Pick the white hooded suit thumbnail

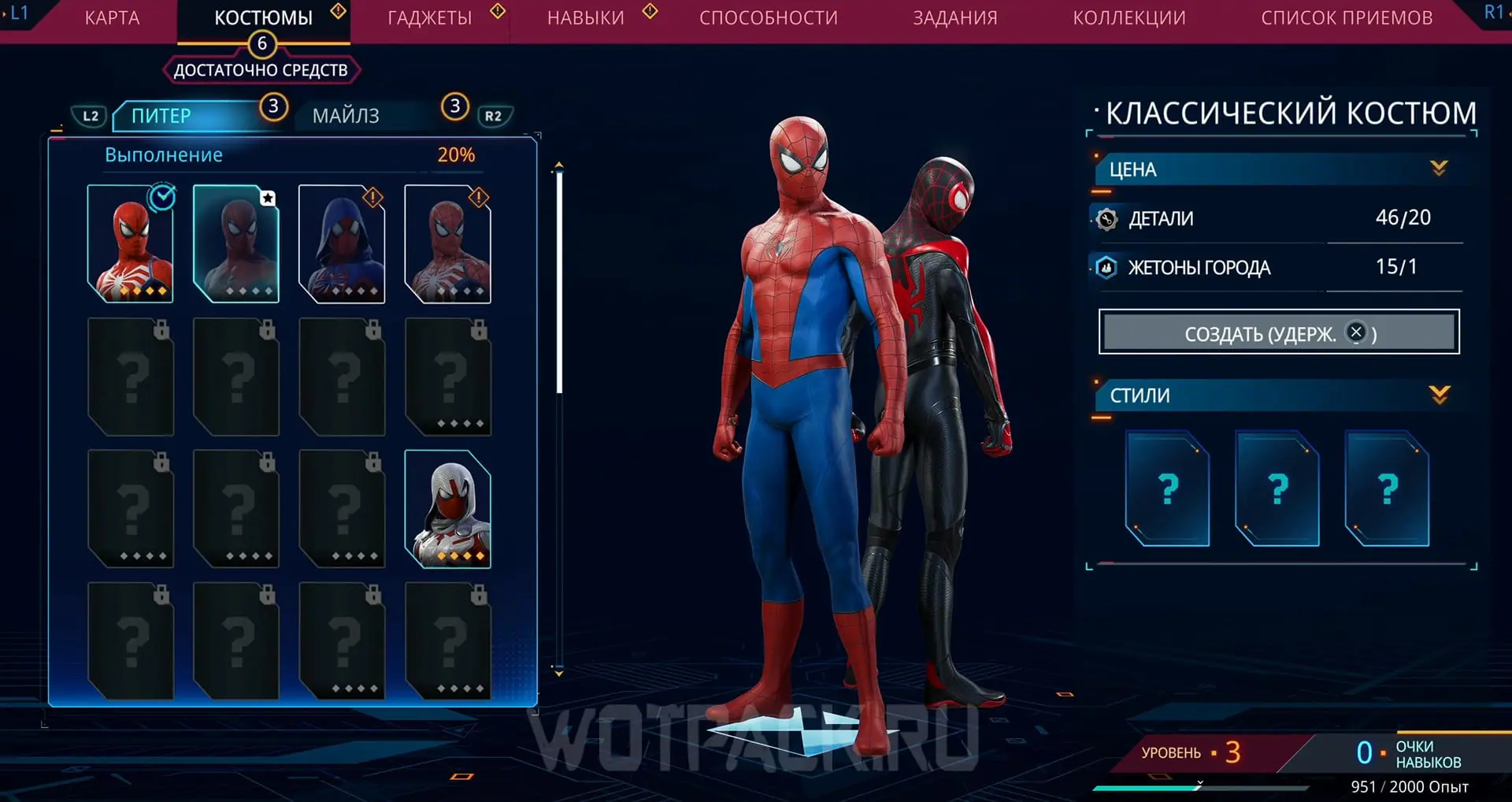click(447, 509)
